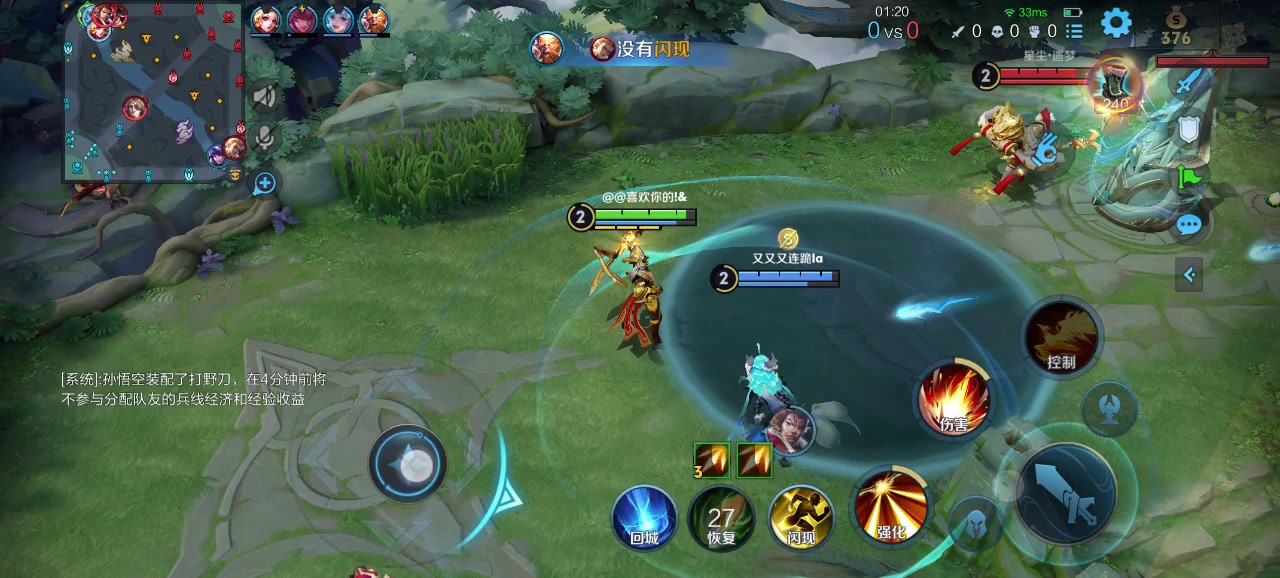Activate the 控制 skill
The width and height of the screenshot is (1280, 578).
1061,336
